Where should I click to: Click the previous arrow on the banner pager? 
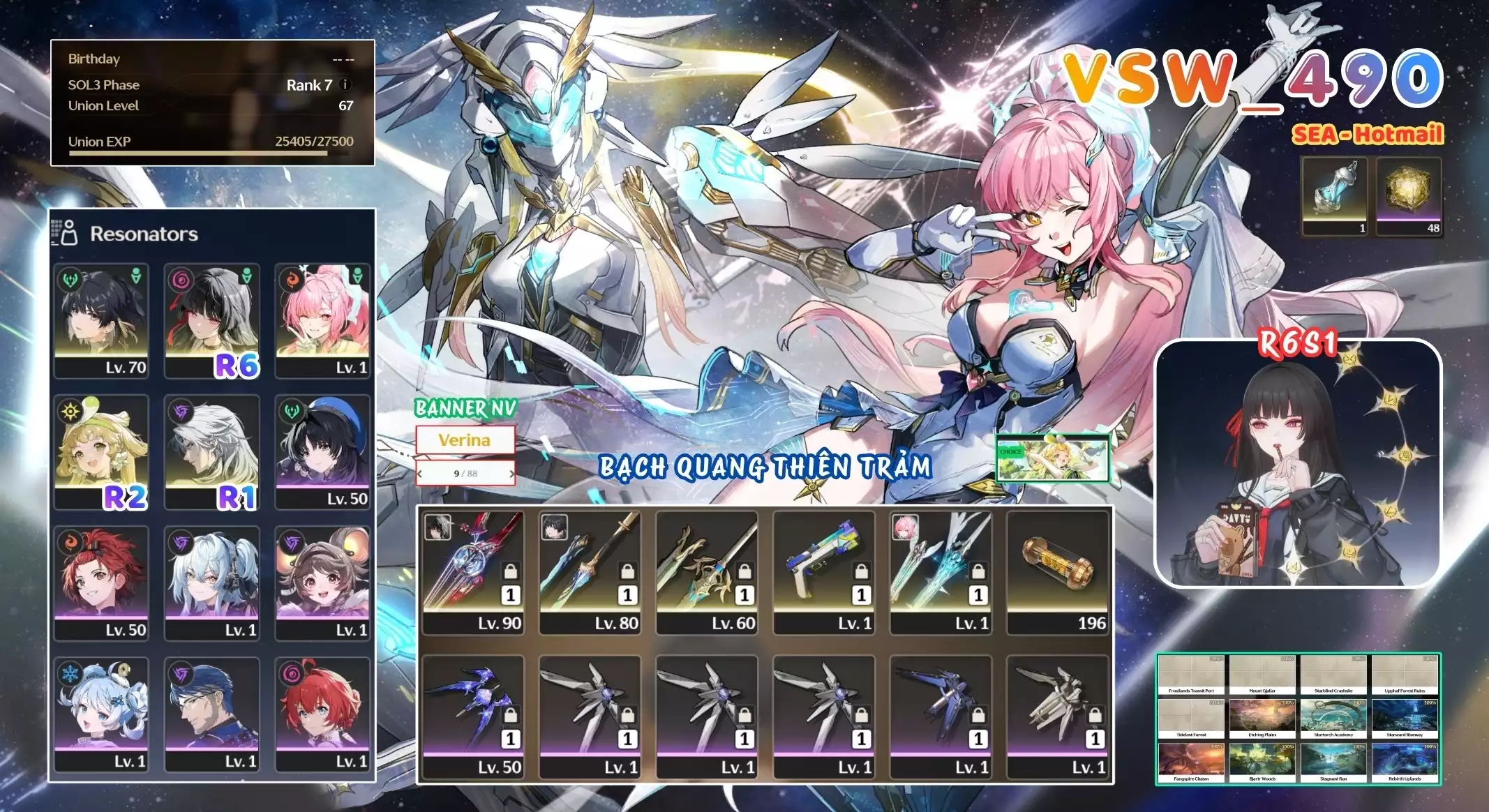click(x=420, y=474)
